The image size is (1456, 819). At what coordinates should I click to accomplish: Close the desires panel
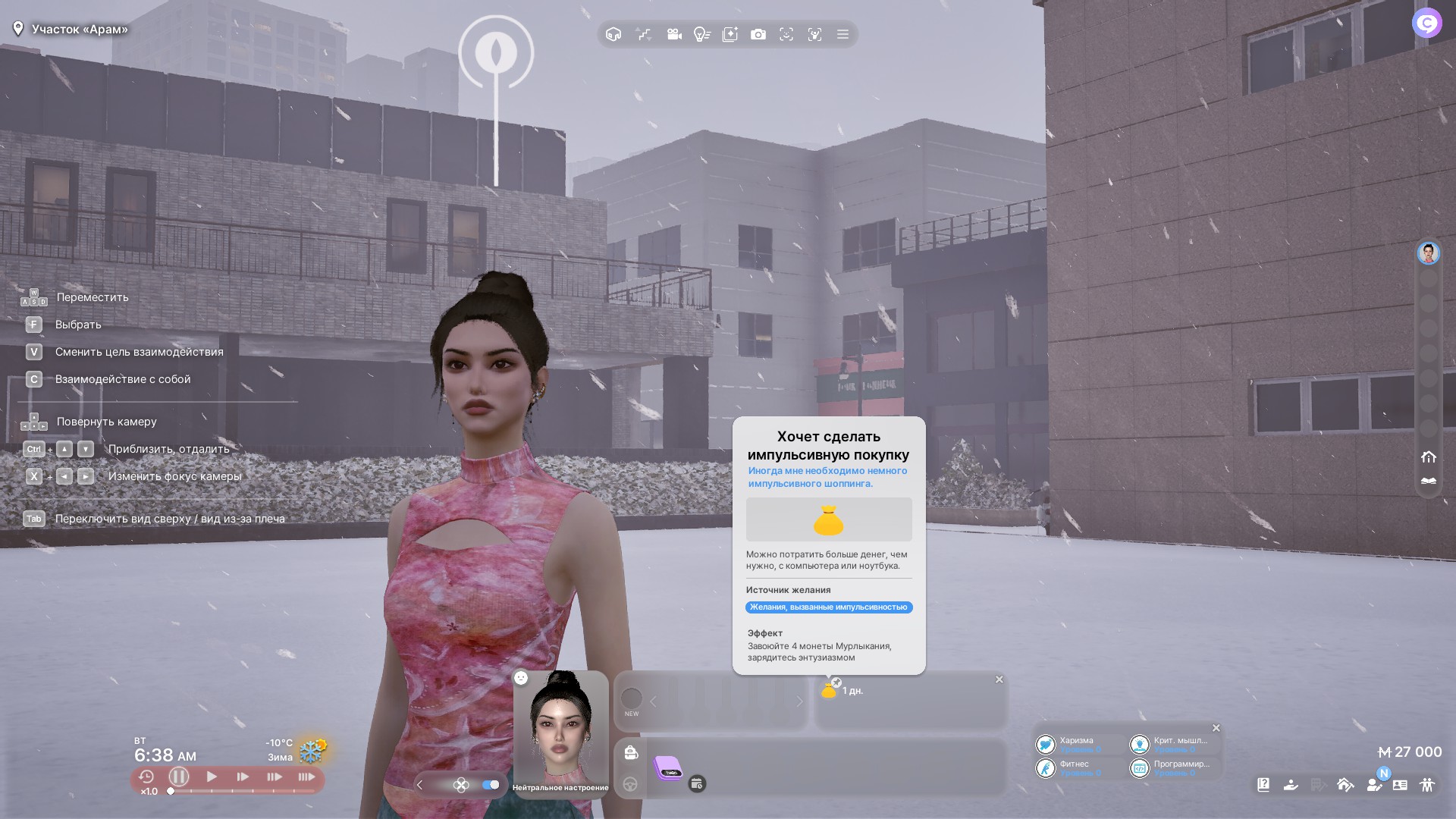999,679
